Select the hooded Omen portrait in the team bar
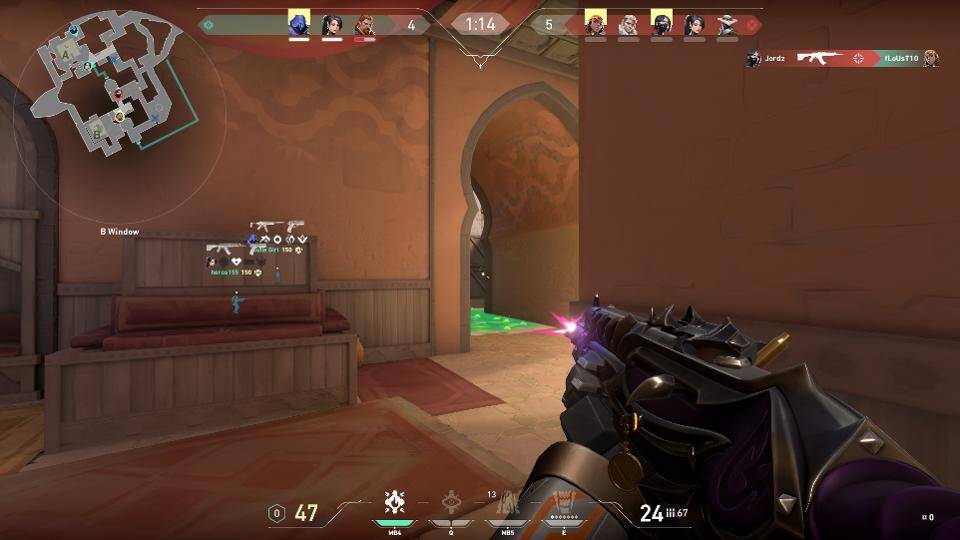This screenshot has width=960, height=540. coord(299,24)
